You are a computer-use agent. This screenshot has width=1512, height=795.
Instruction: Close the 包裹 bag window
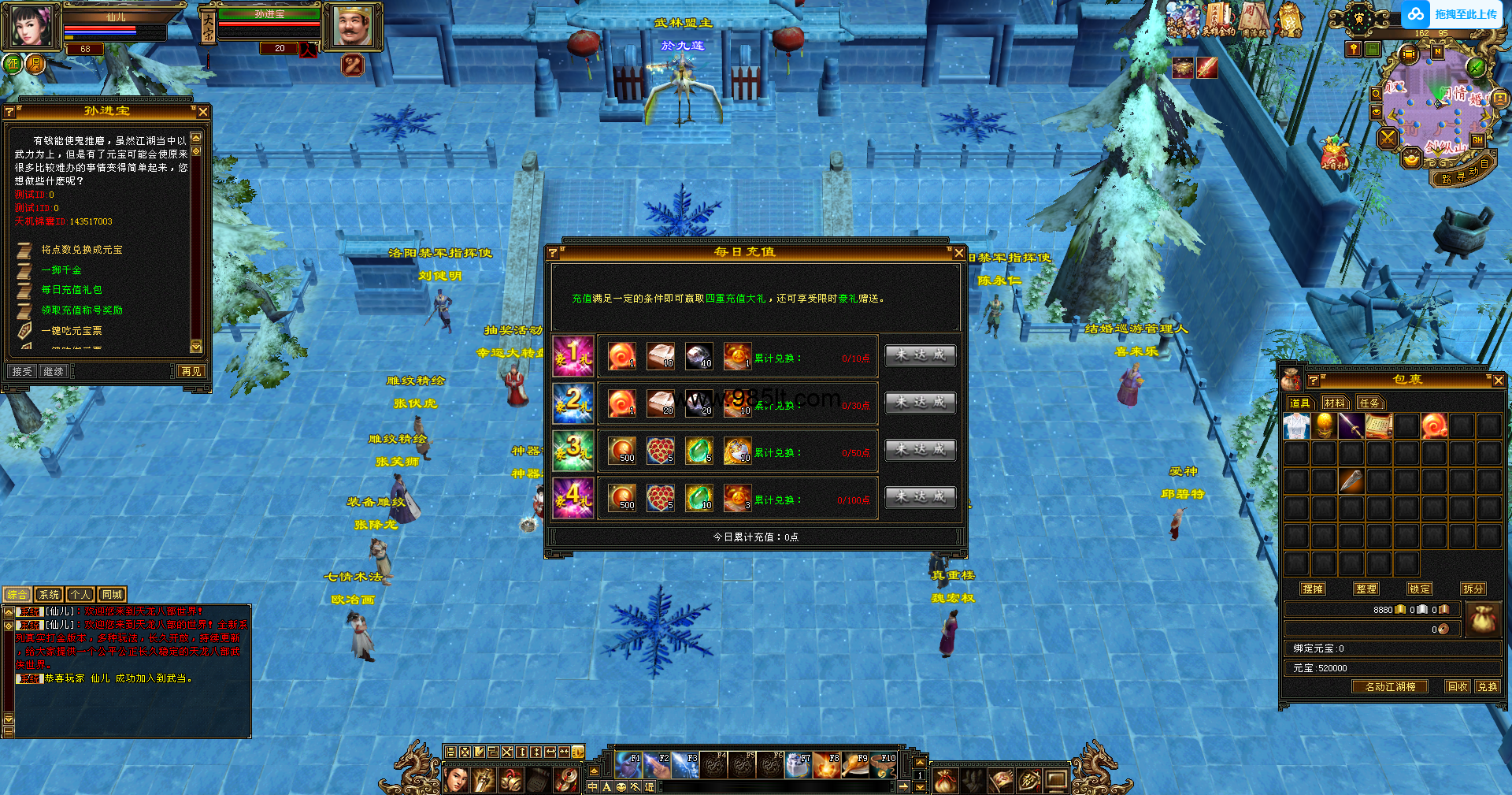coord(1498,381)
